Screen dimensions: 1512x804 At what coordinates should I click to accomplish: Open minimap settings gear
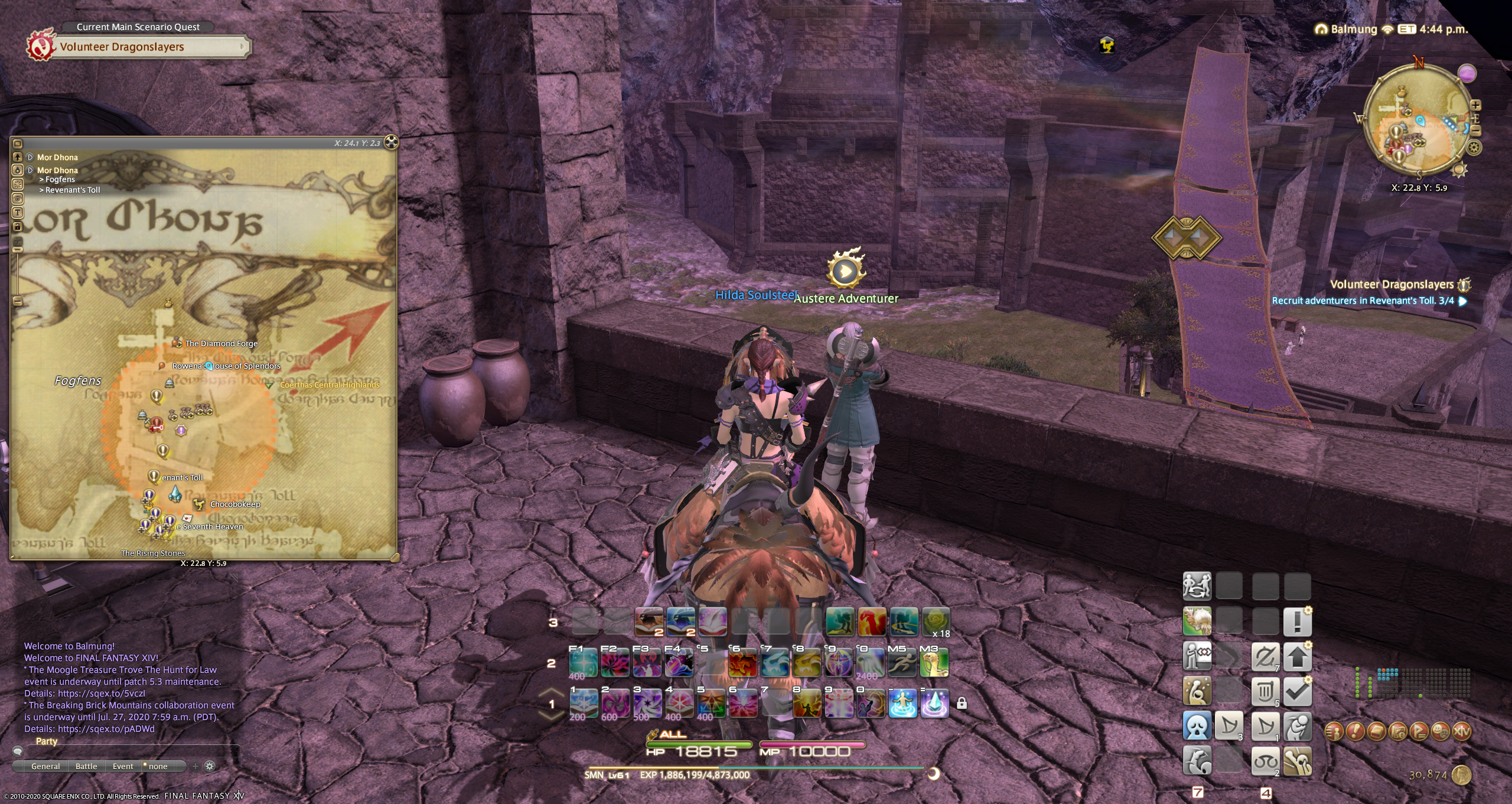1474,148
